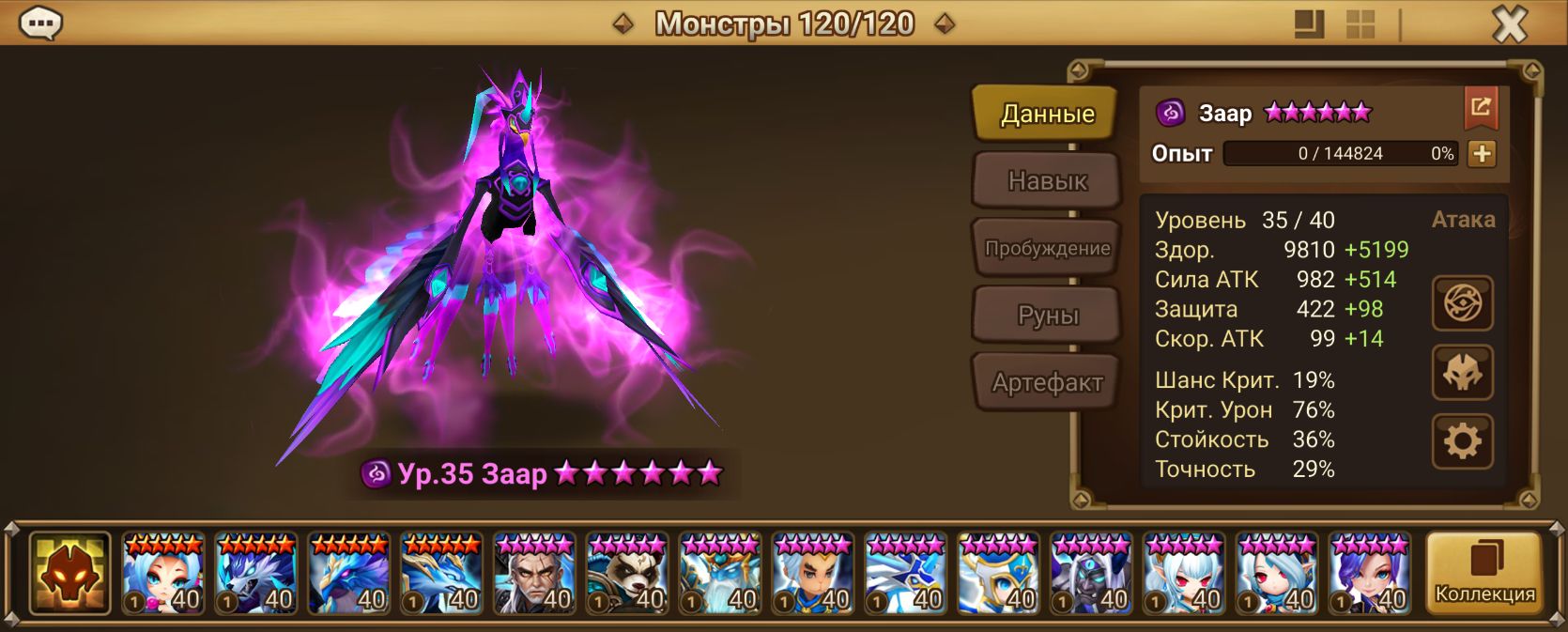Switch to the Данные tab
The image size is (1568, 632).
[1046, 114]
